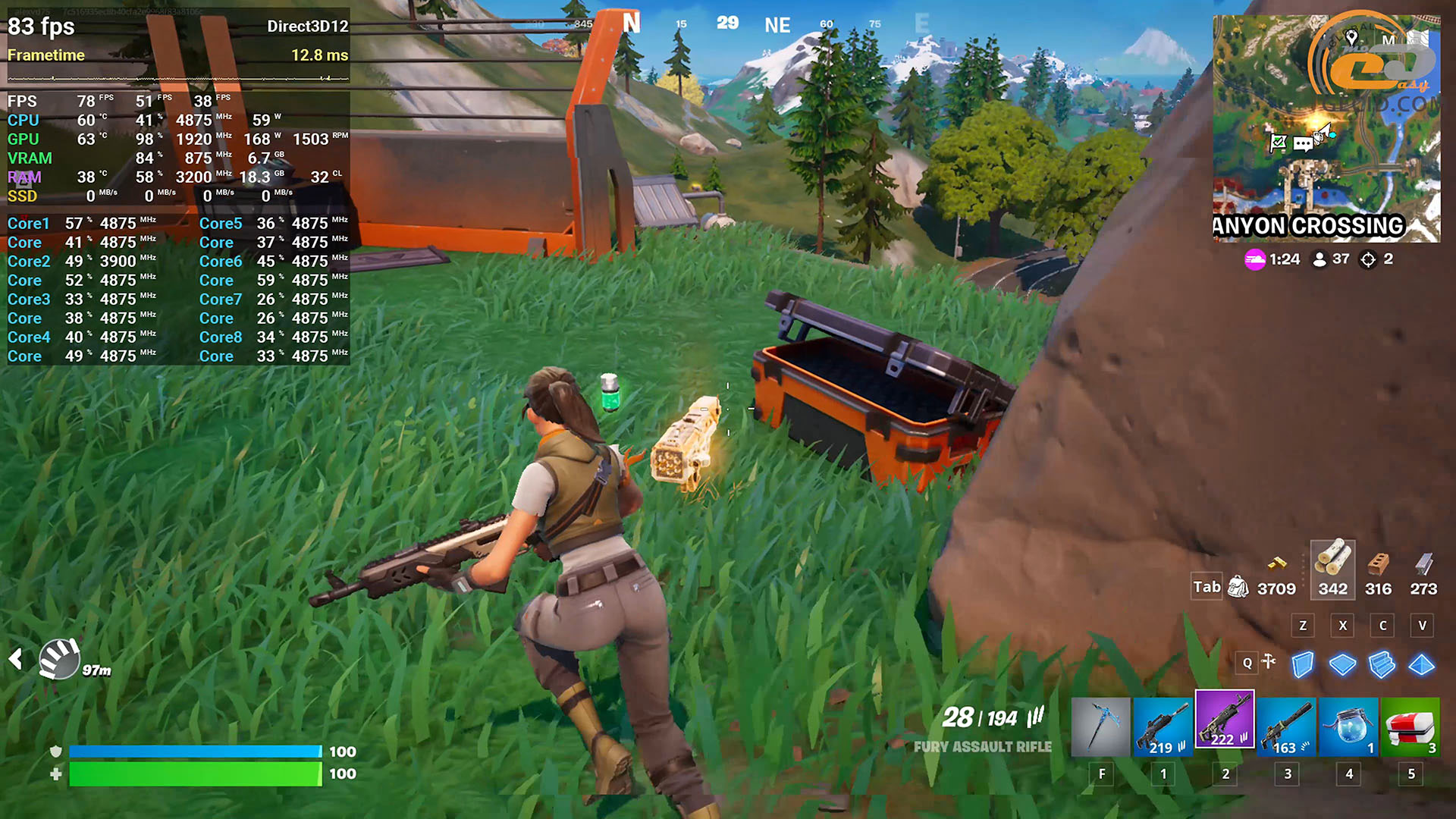
Task: Switch to the suppressed SMG with 163 ammo
Action: 1287,727
